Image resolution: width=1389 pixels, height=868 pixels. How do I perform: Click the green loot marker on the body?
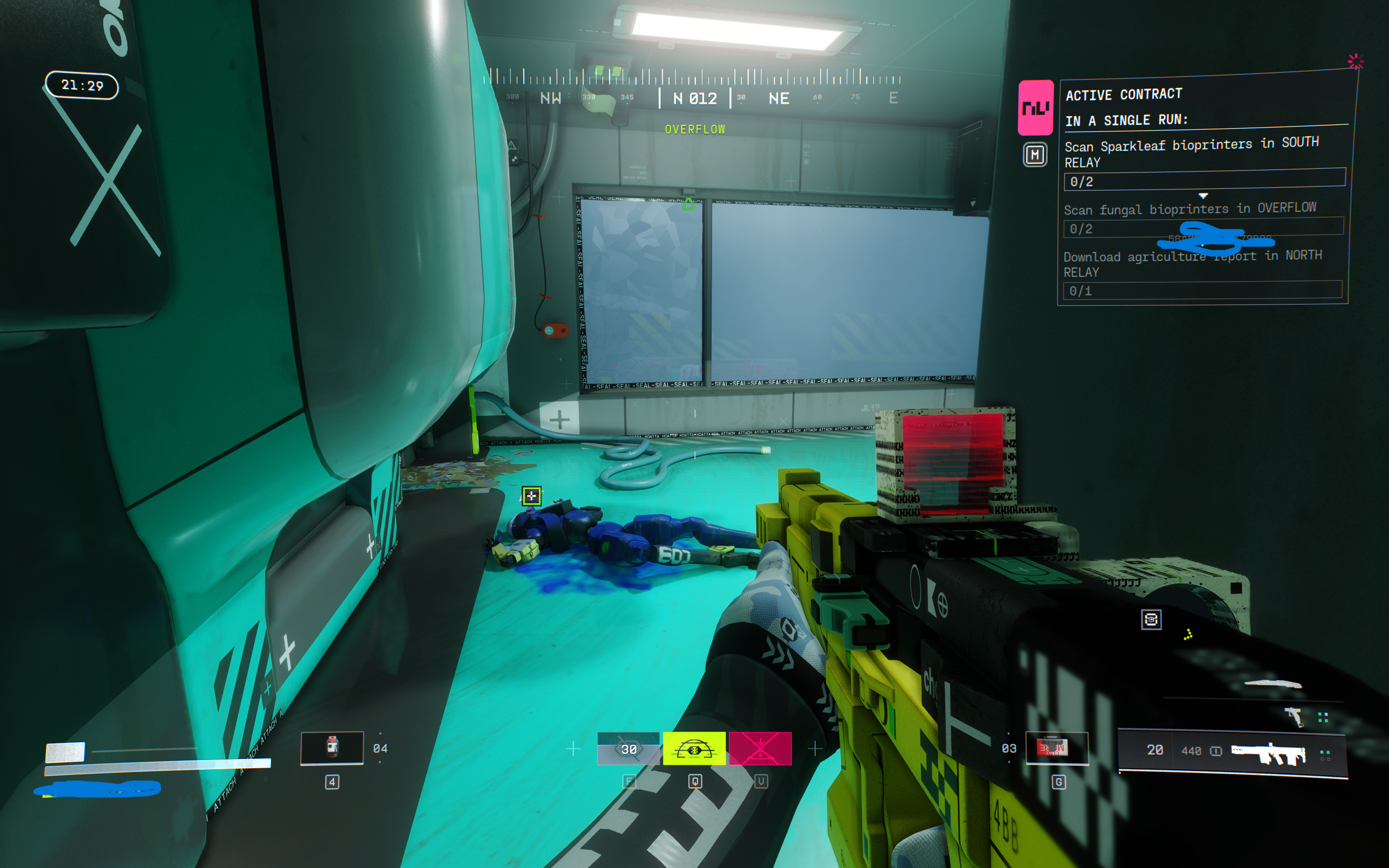coord(531,496)
